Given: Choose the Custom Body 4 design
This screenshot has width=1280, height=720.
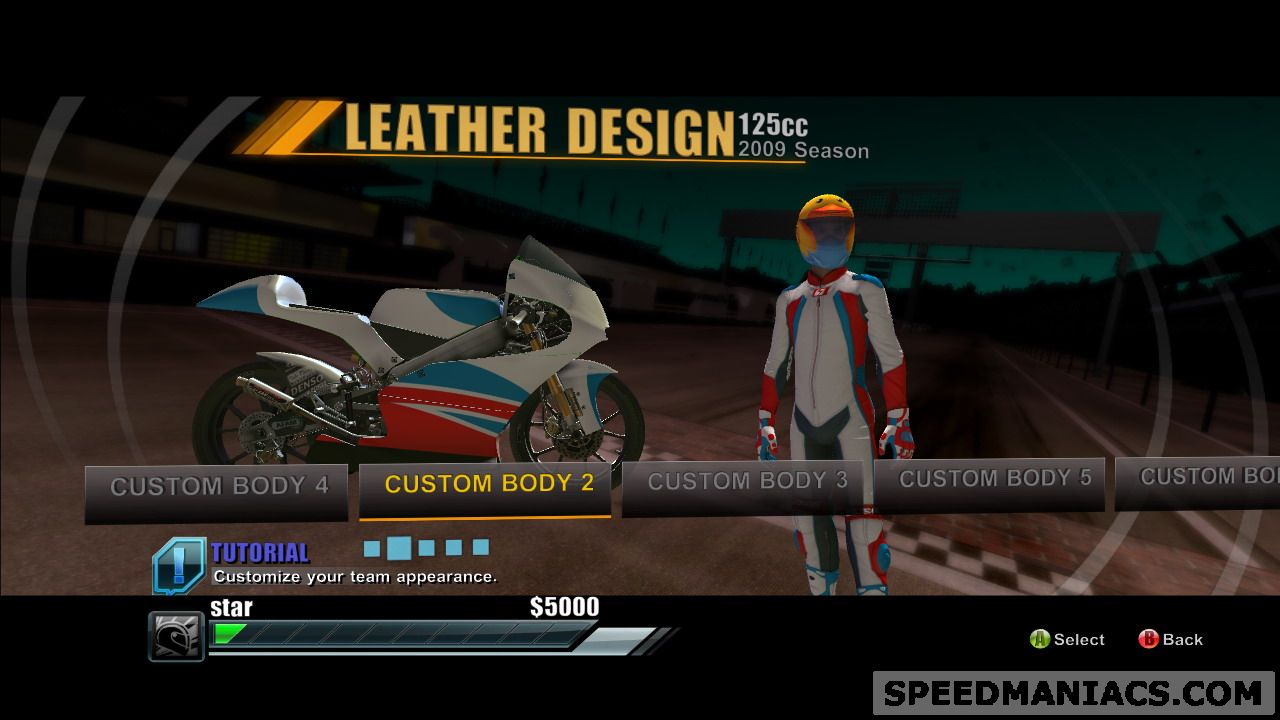Looking at the screenshot, I should click(217, 489).
